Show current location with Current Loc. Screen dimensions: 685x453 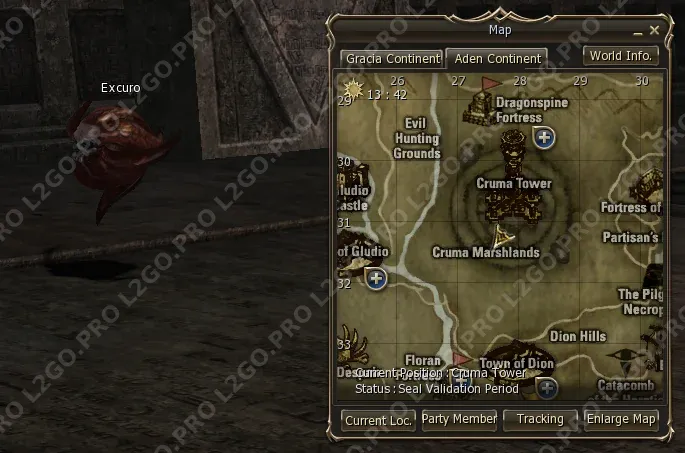(x=378, y=420)
